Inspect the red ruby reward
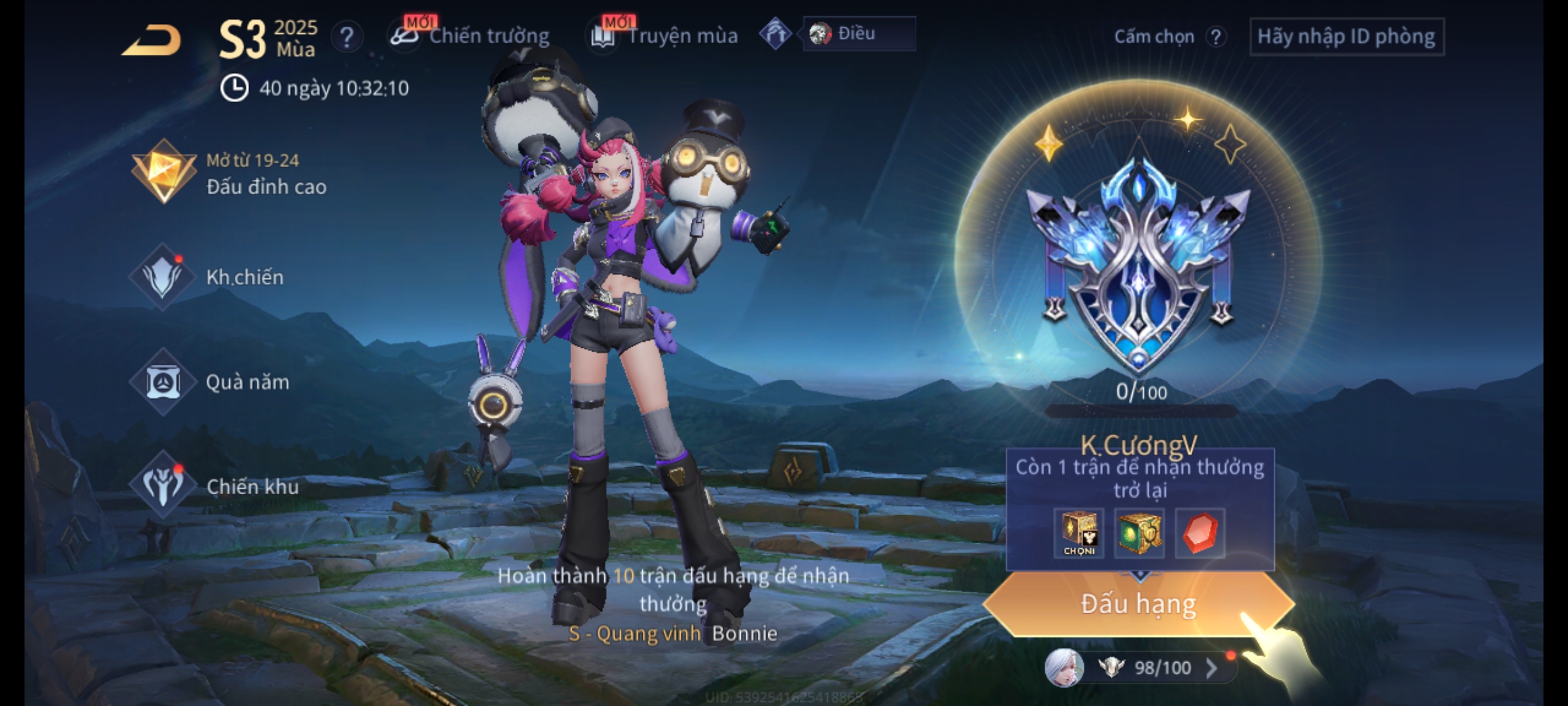Viewport: 1568px width, 706px height. (1200, 533)
